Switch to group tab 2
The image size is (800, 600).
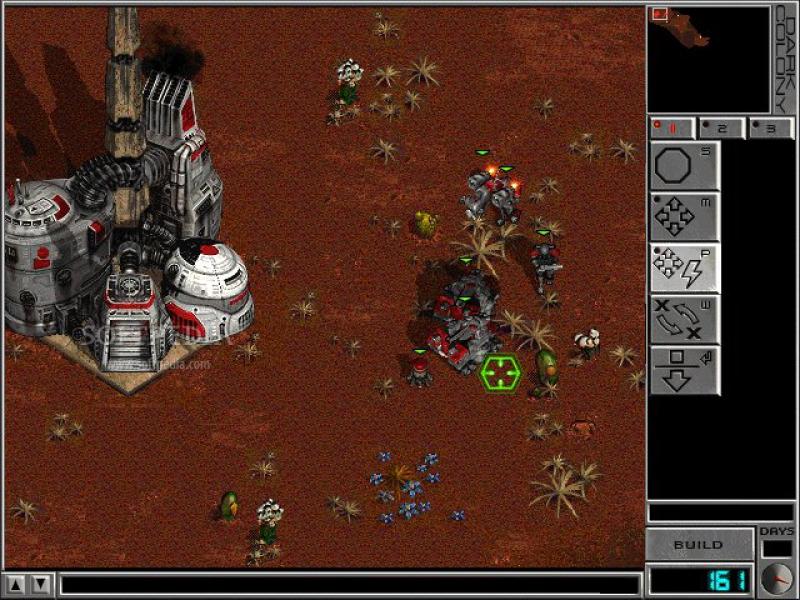pyautogui.click(x=721, y=128)
